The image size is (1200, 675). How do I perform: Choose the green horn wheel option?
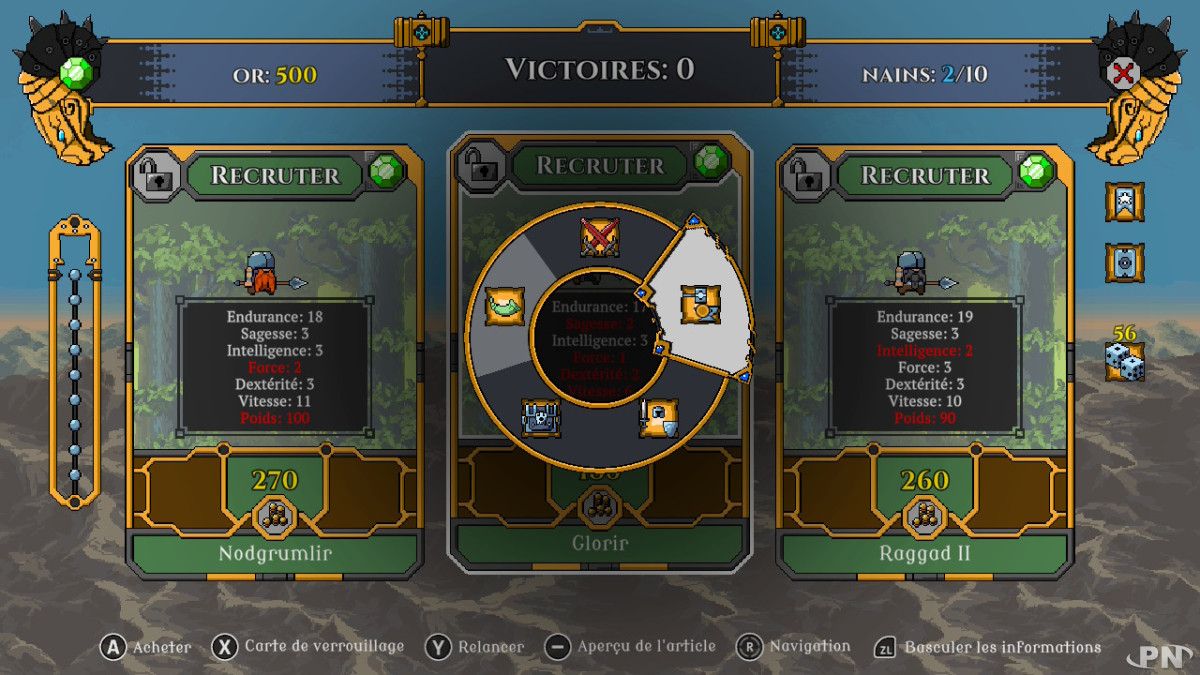point(504,306)
